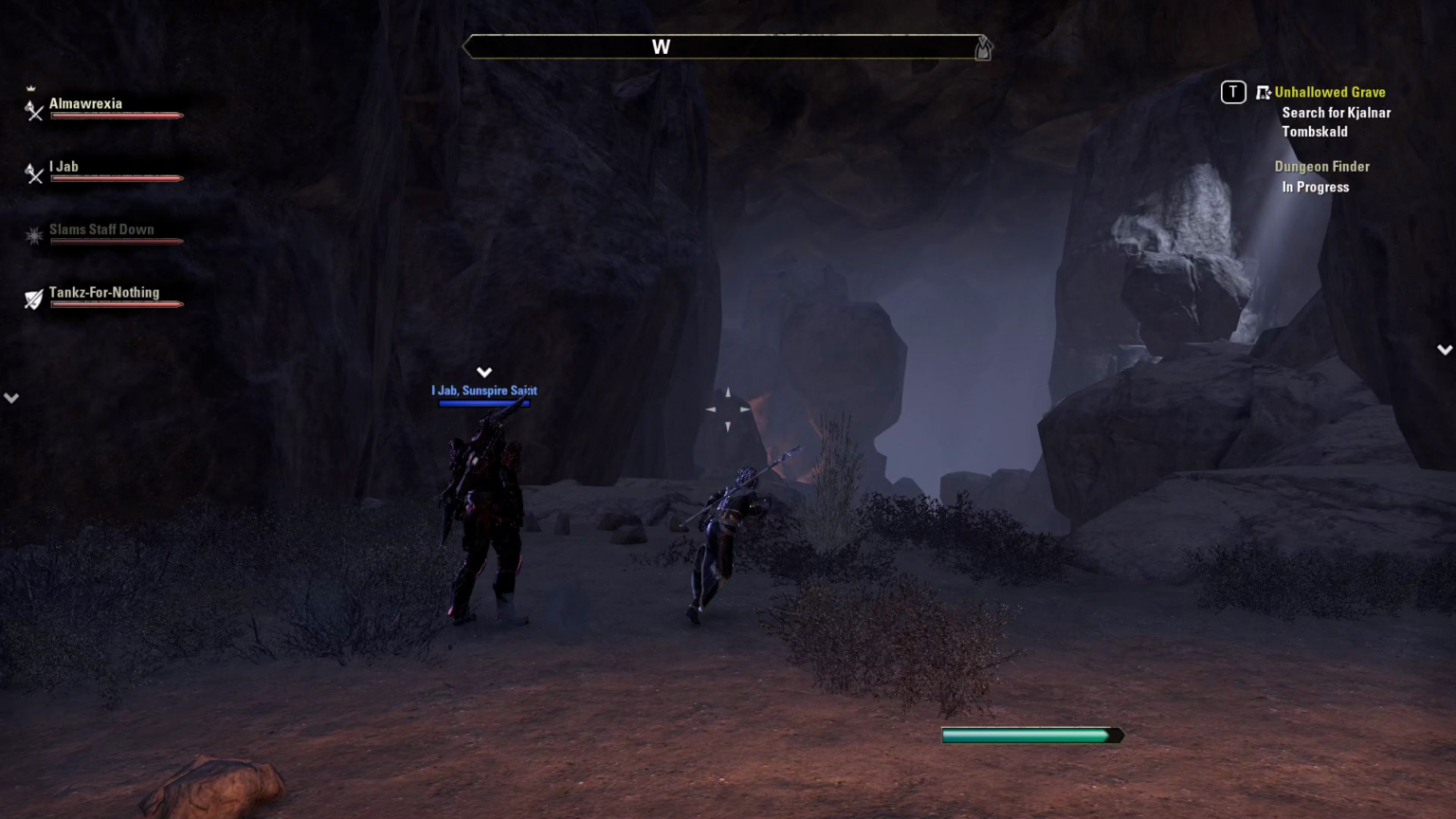Select the damage dealer icon beside Almawrexia
Image resolution: width=1456 pixels, height=819 pixels.
coord(34,111)
